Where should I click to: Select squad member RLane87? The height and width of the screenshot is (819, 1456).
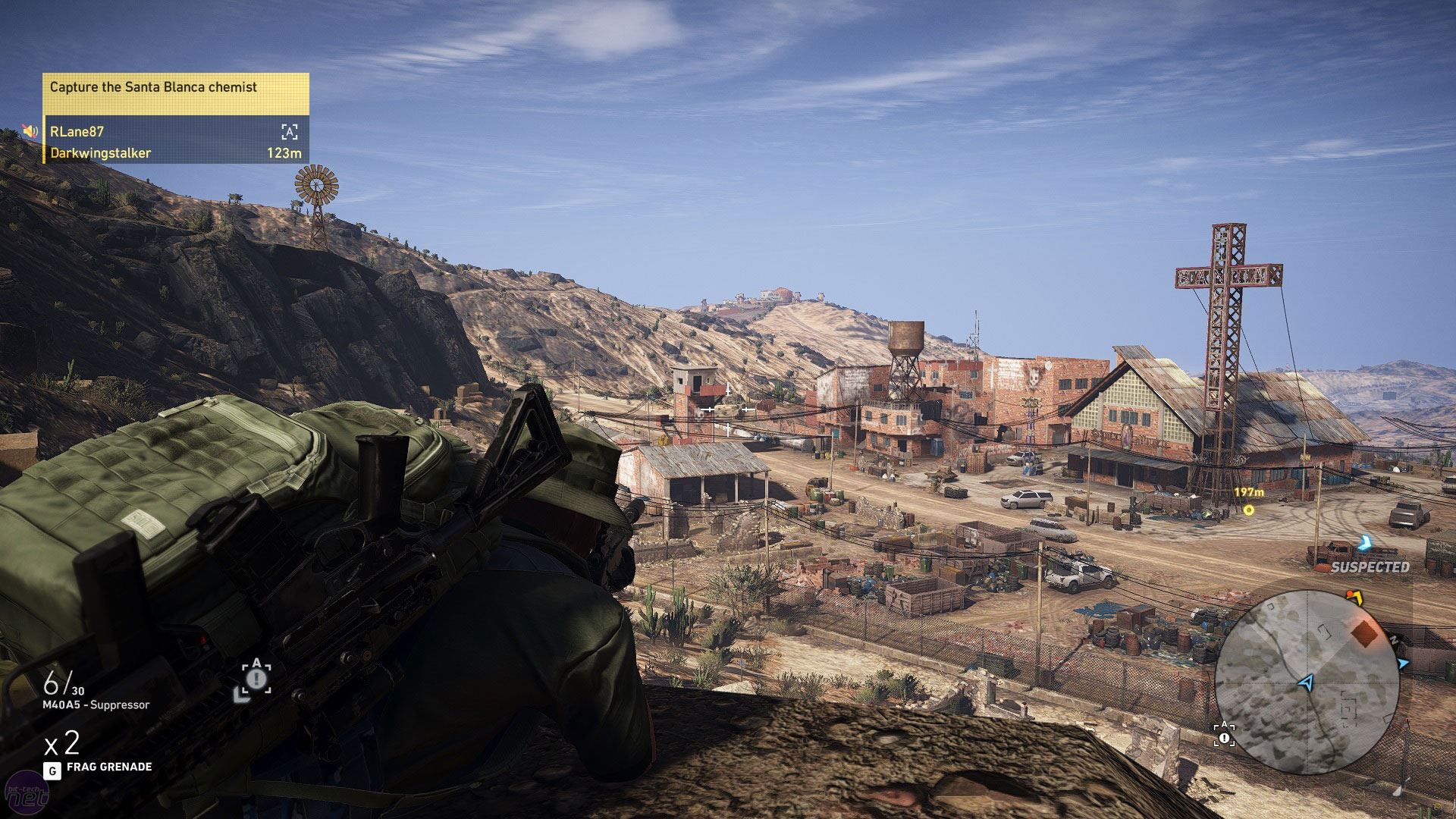77,131
